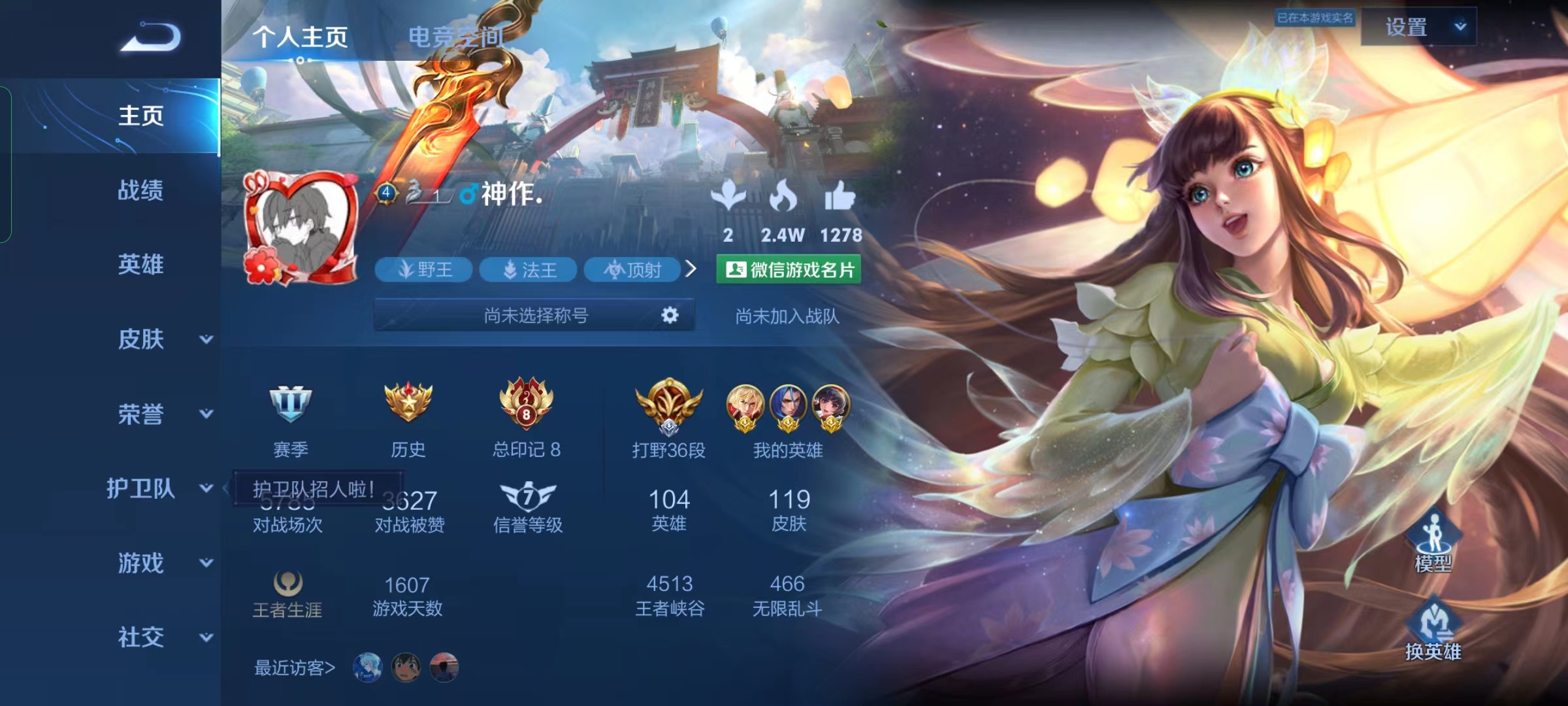Open the 设置 settings dropdown

tap(1418, 27)
